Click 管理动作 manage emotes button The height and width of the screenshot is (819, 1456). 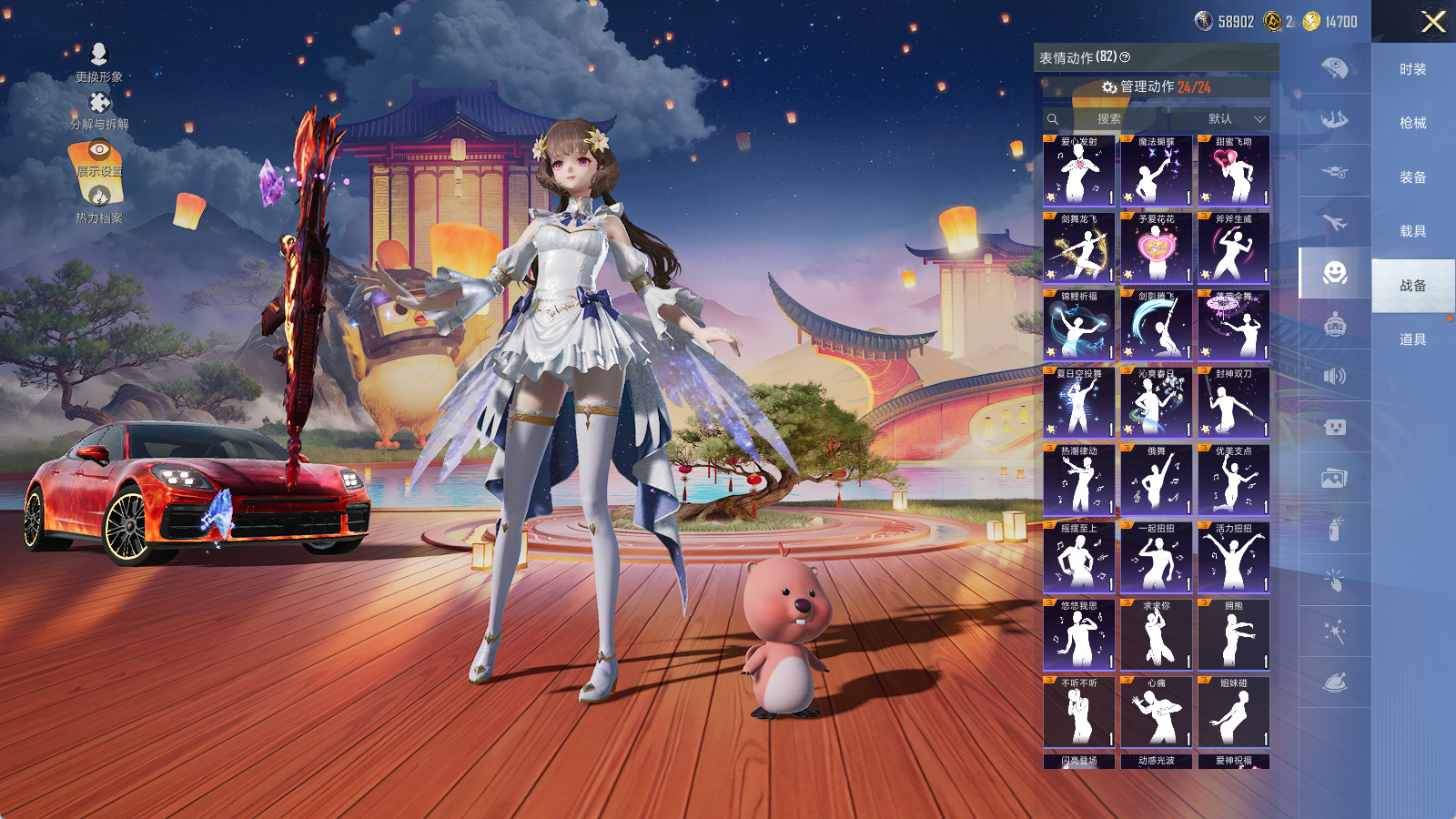1157,86
